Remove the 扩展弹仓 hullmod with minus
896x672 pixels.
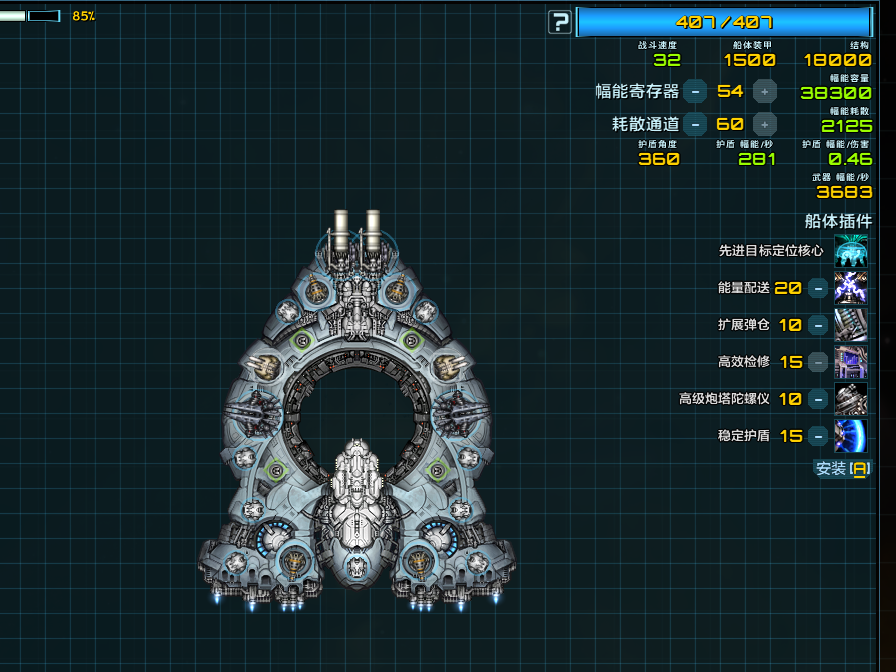pyautogui.click(x=817, y=325)
